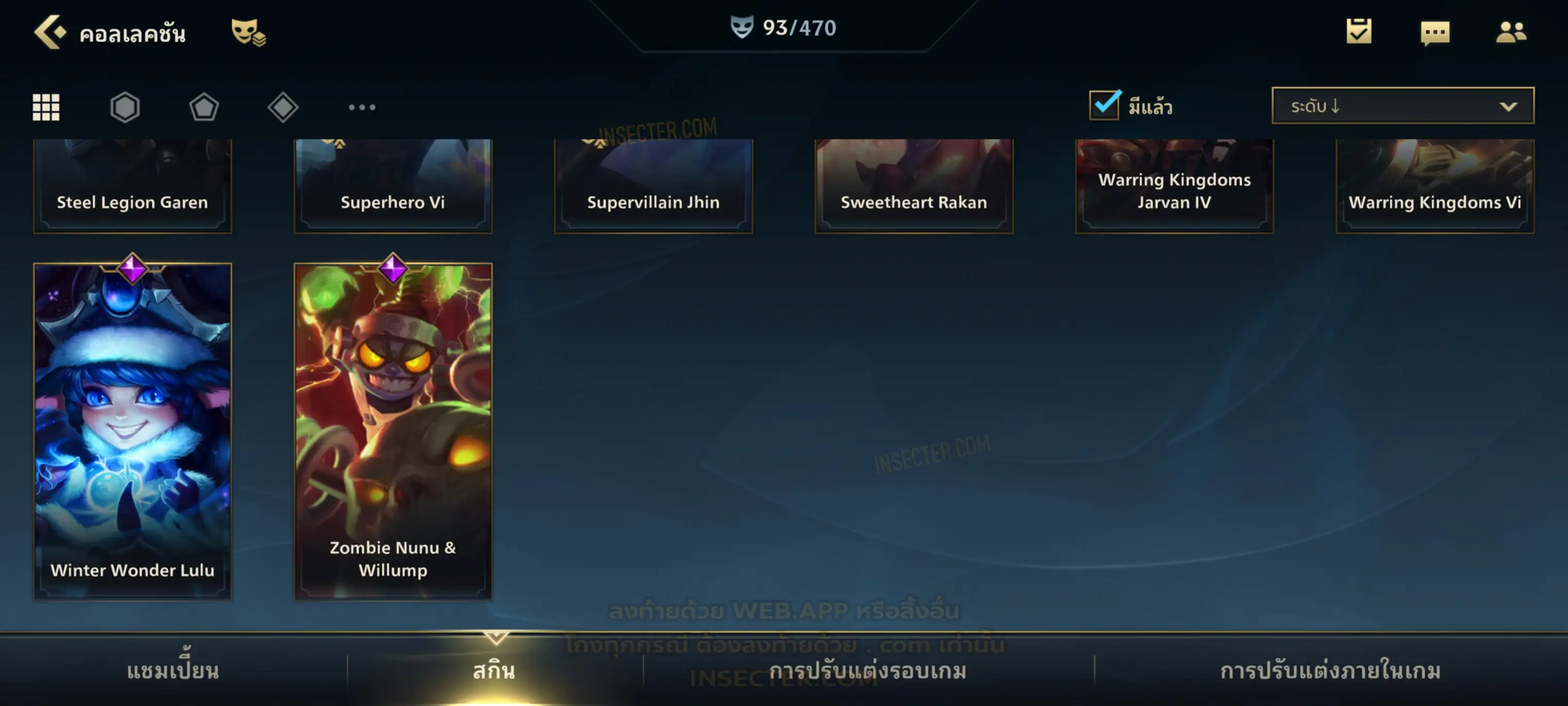1568x706 pixels.
Task: Open the friends list icon
Action: click(1511, 32)
